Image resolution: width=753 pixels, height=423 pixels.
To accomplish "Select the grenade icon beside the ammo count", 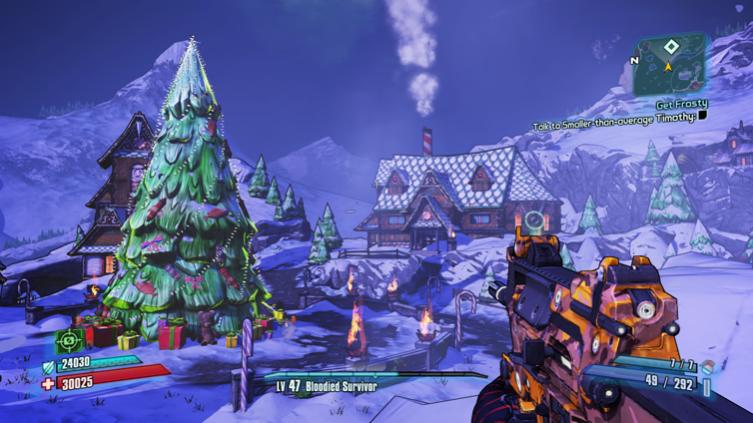I will [x=708, y=368].
